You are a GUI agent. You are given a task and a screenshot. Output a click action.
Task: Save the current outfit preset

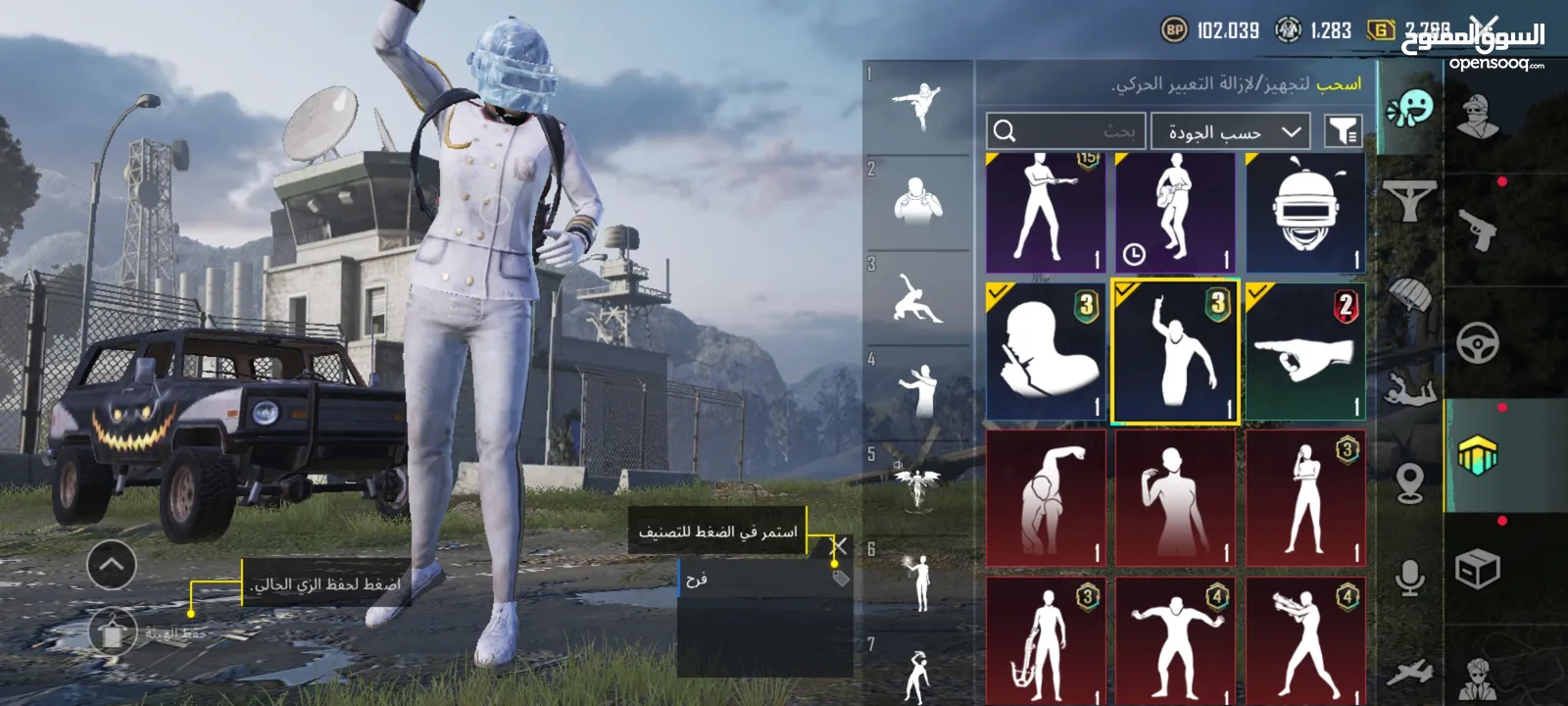(x=114, y=632)
